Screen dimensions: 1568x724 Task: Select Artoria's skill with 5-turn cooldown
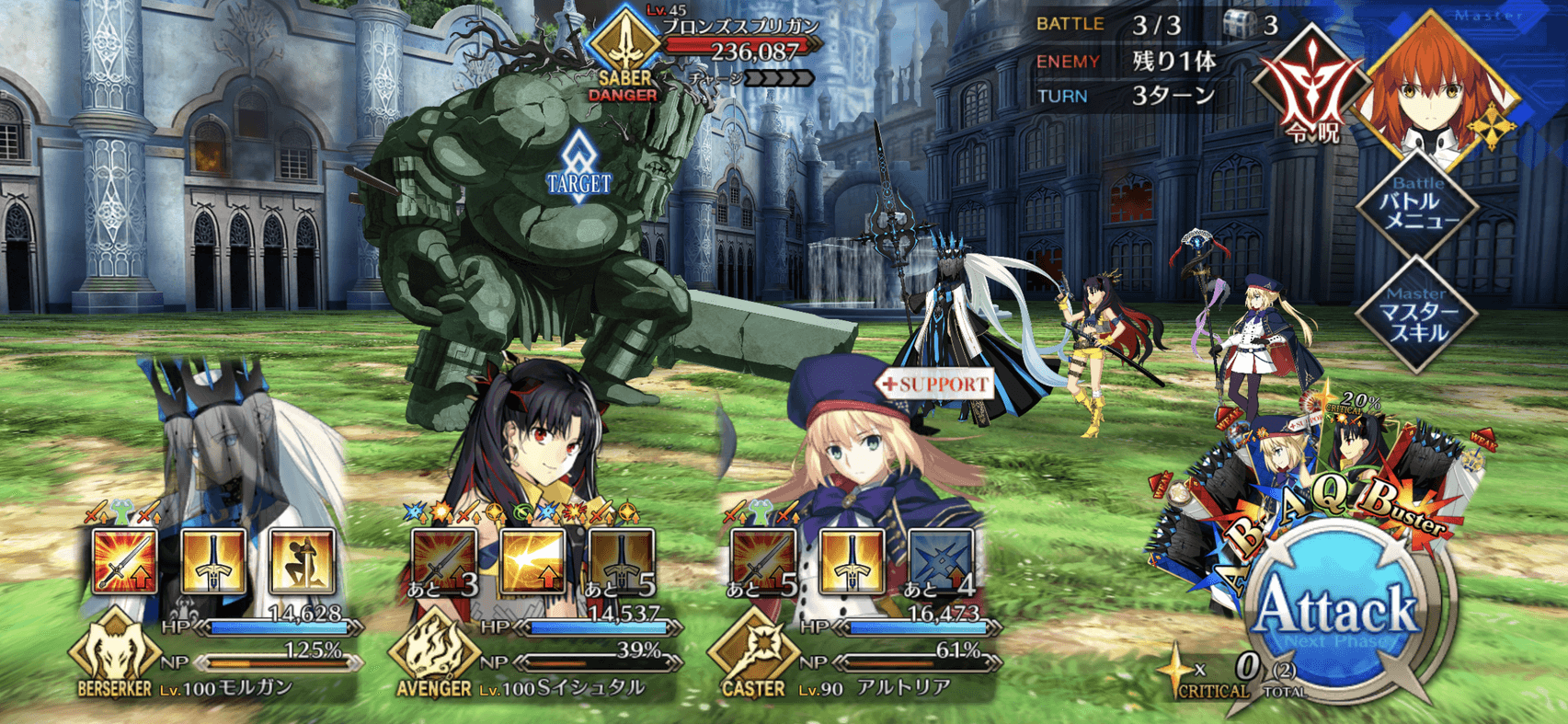point(763,561)
